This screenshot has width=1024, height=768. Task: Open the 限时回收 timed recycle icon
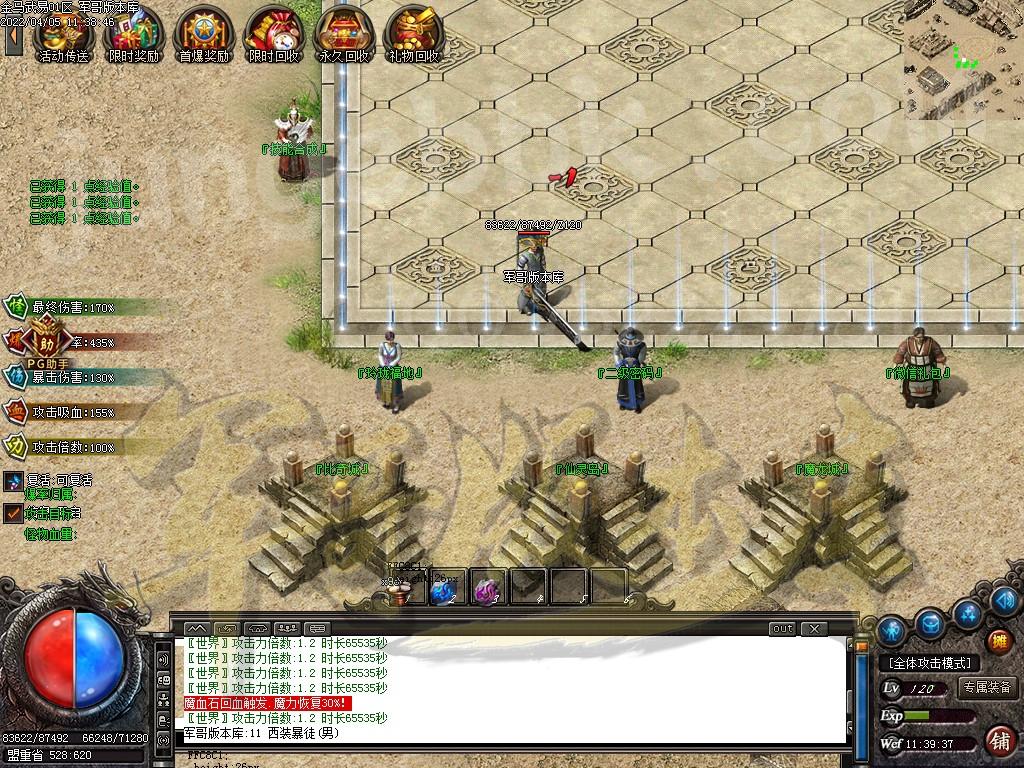(273, 33)
